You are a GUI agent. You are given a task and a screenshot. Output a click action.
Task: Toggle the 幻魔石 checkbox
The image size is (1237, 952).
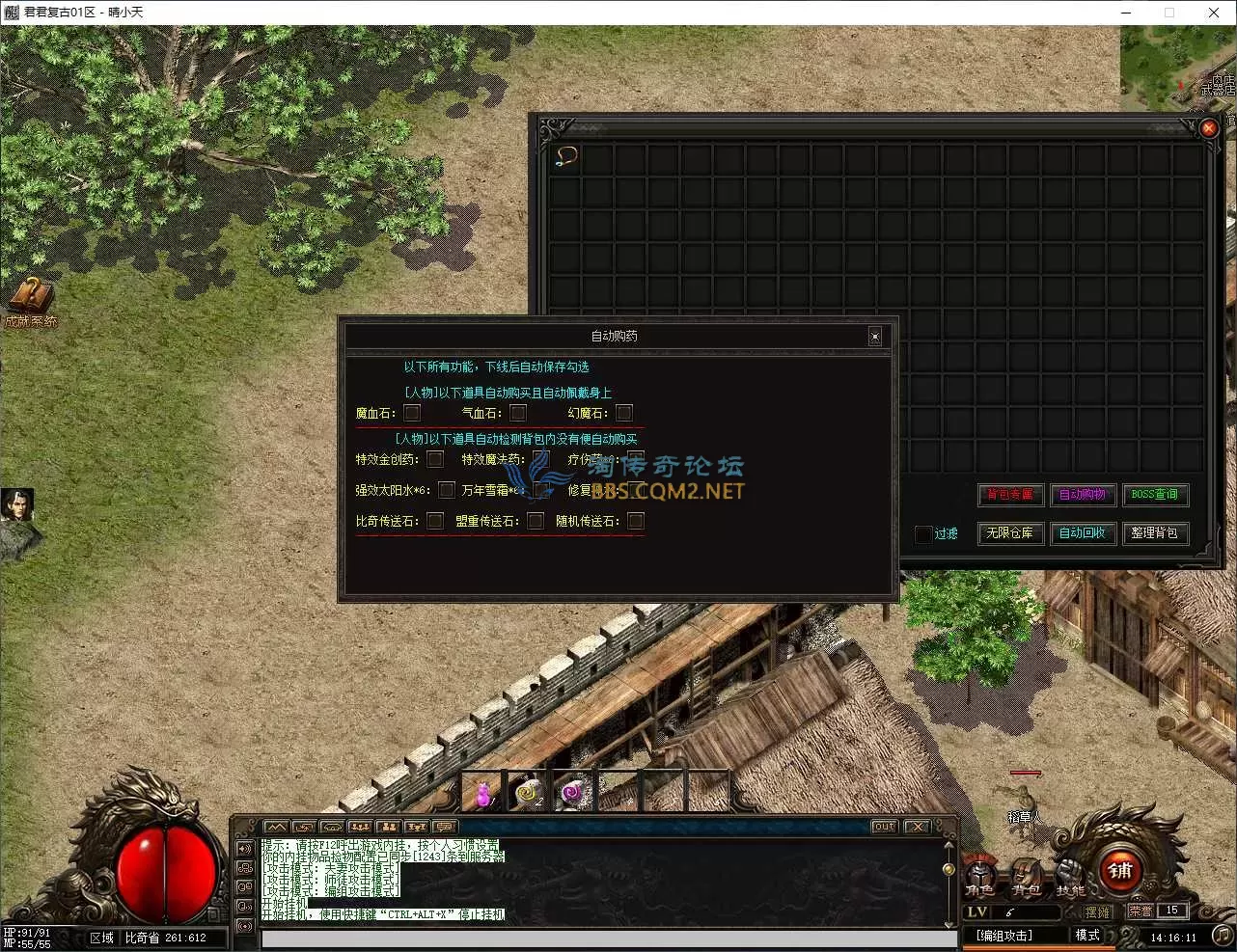(624, 414)
